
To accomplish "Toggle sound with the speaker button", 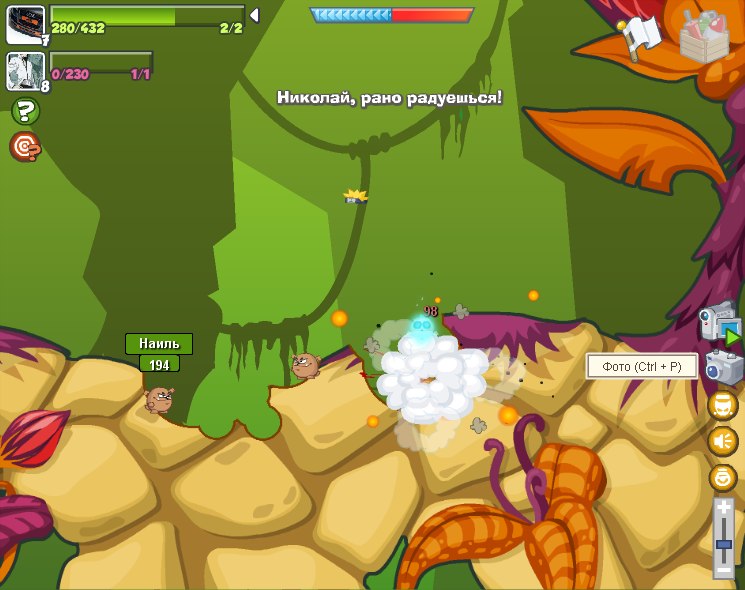I will coord(723,441).
